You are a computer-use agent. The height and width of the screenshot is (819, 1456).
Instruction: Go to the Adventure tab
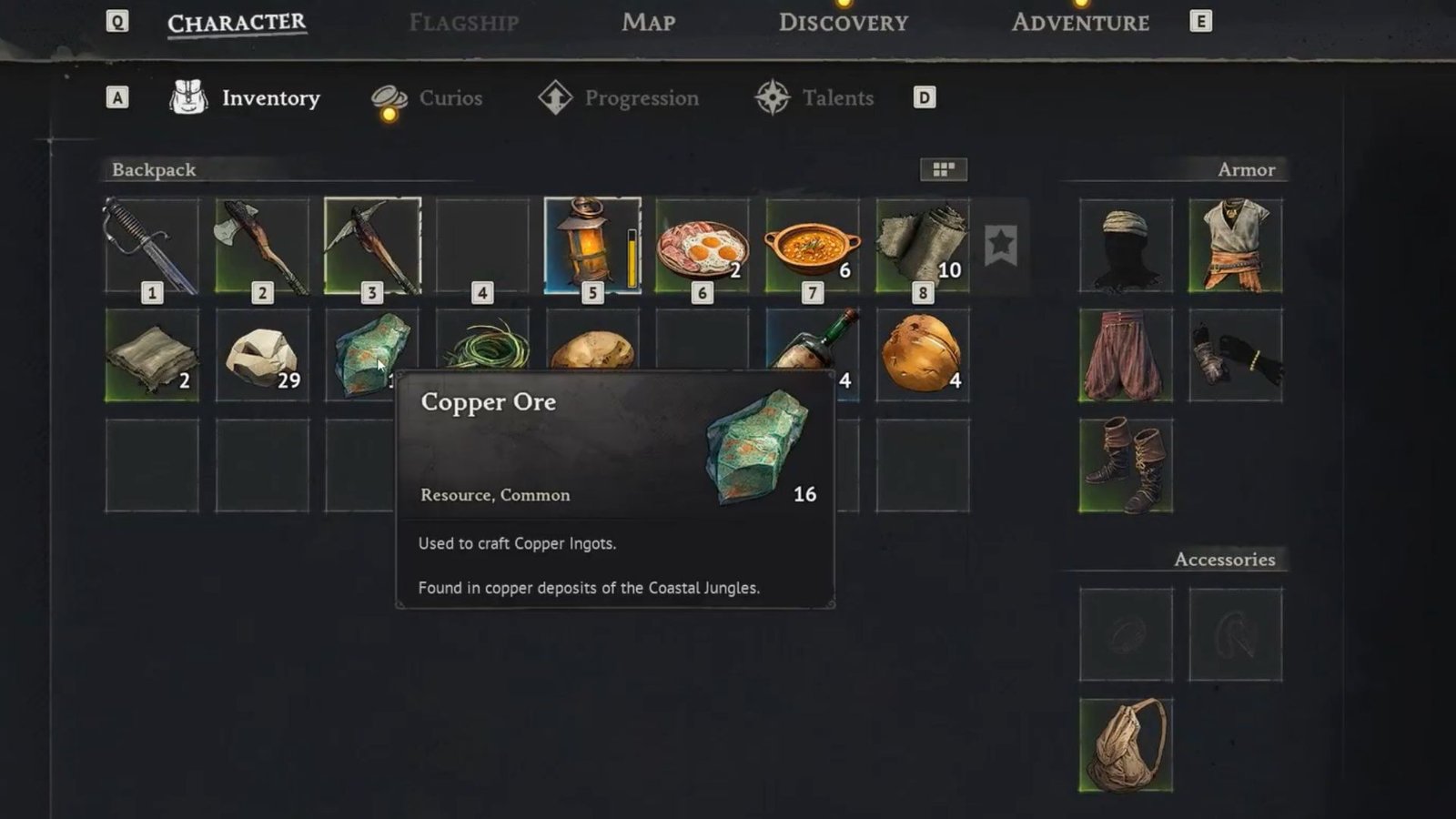pos(1080,23)
